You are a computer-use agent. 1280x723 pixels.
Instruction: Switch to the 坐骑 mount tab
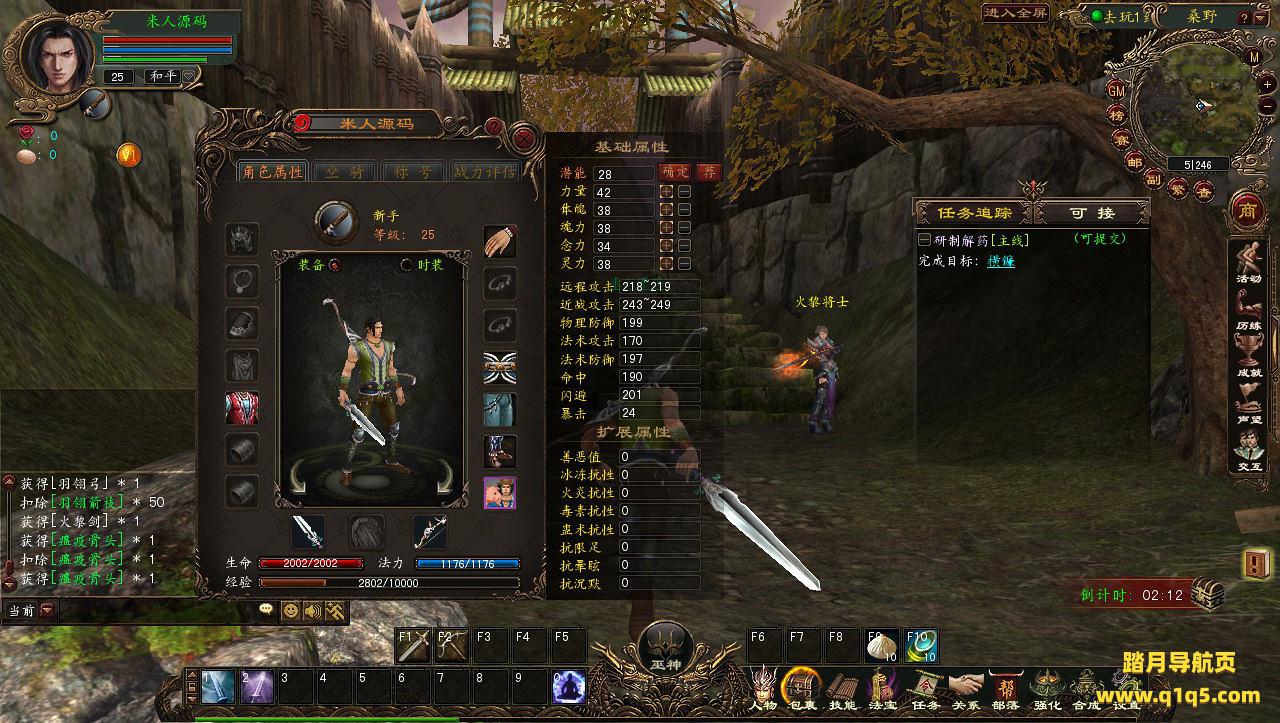coord(344,172)
